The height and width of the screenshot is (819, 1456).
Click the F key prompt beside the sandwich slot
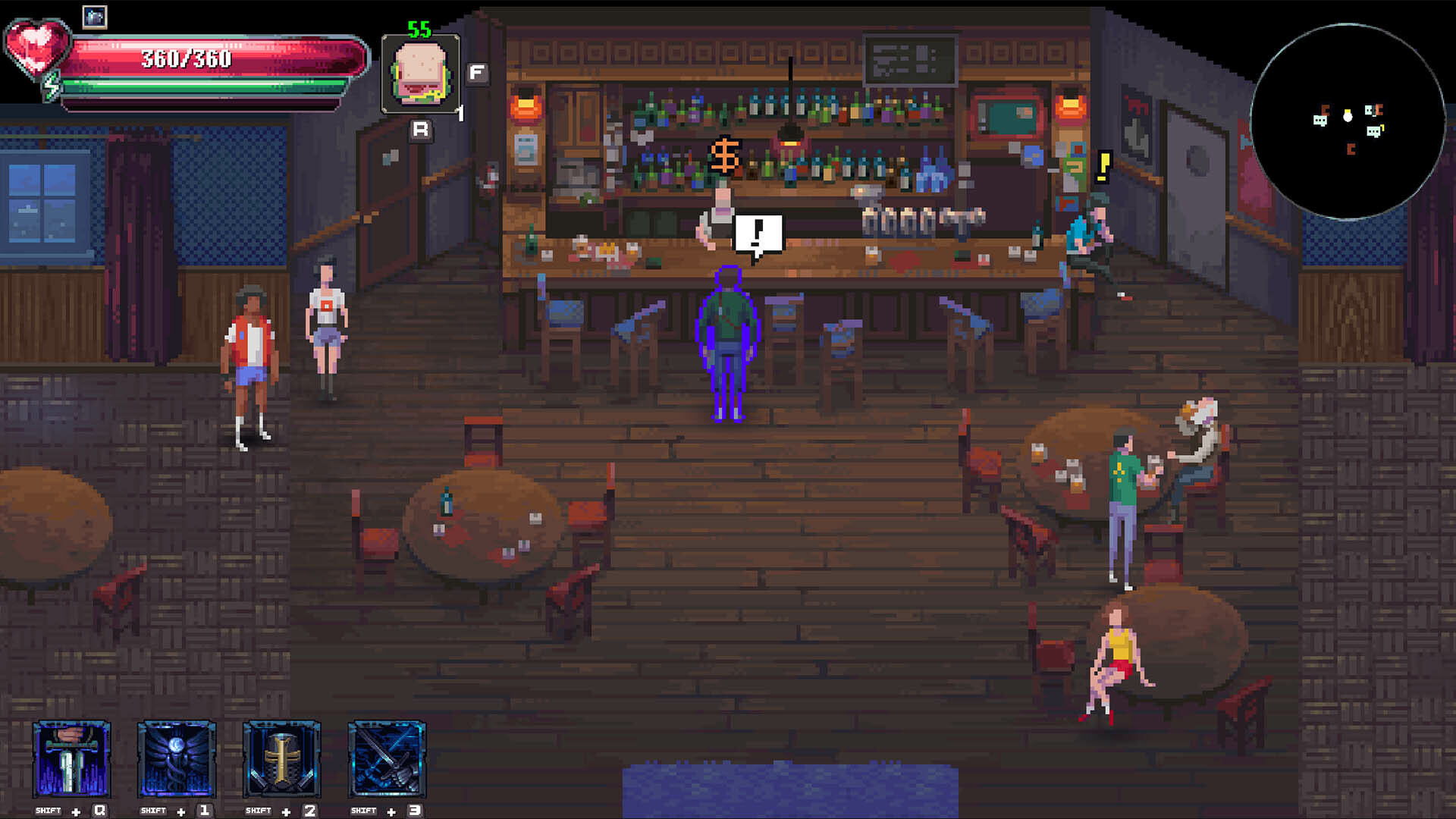point(476,74)
